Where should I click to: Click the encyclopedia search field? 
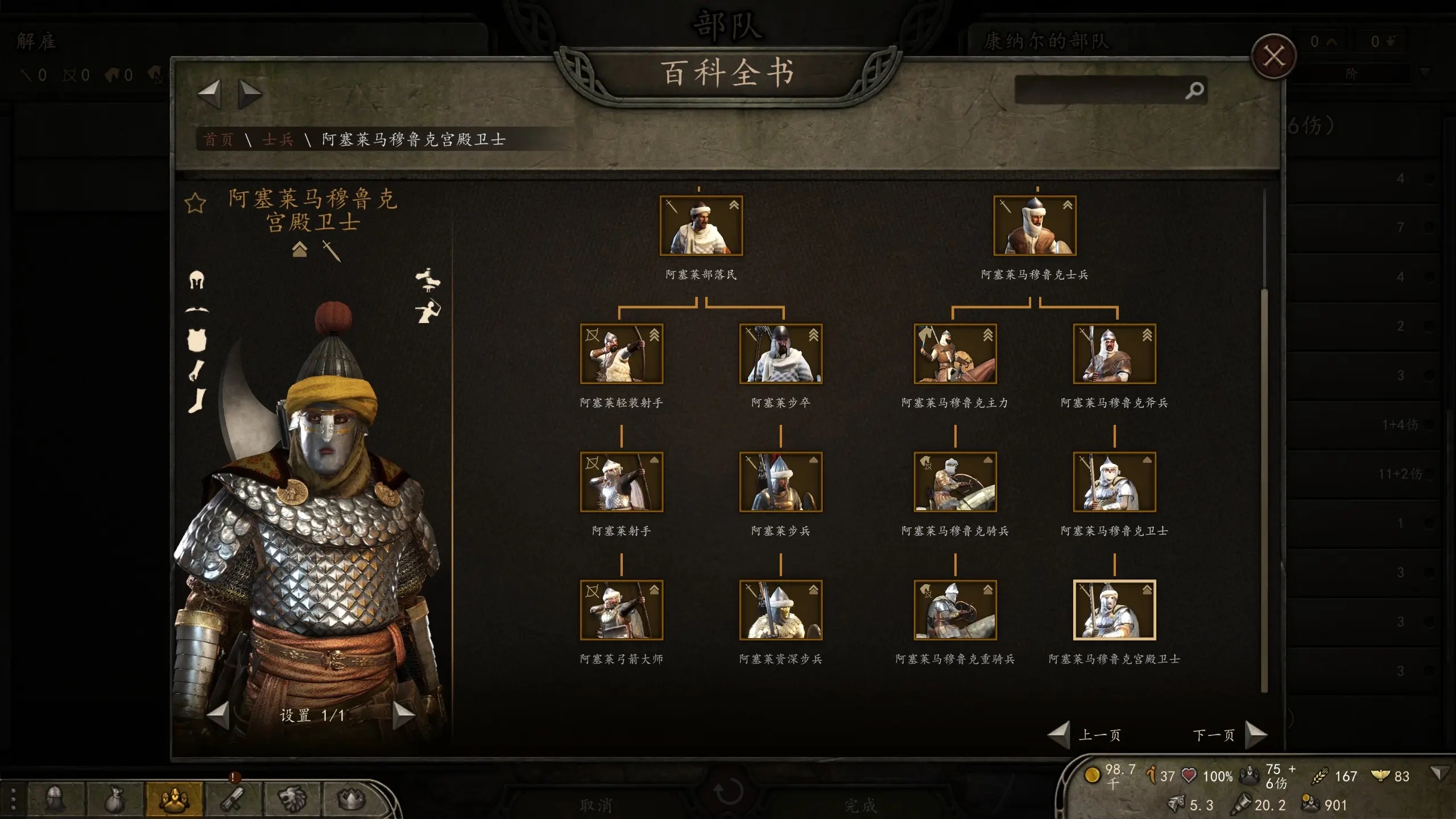pos(1101,90)
